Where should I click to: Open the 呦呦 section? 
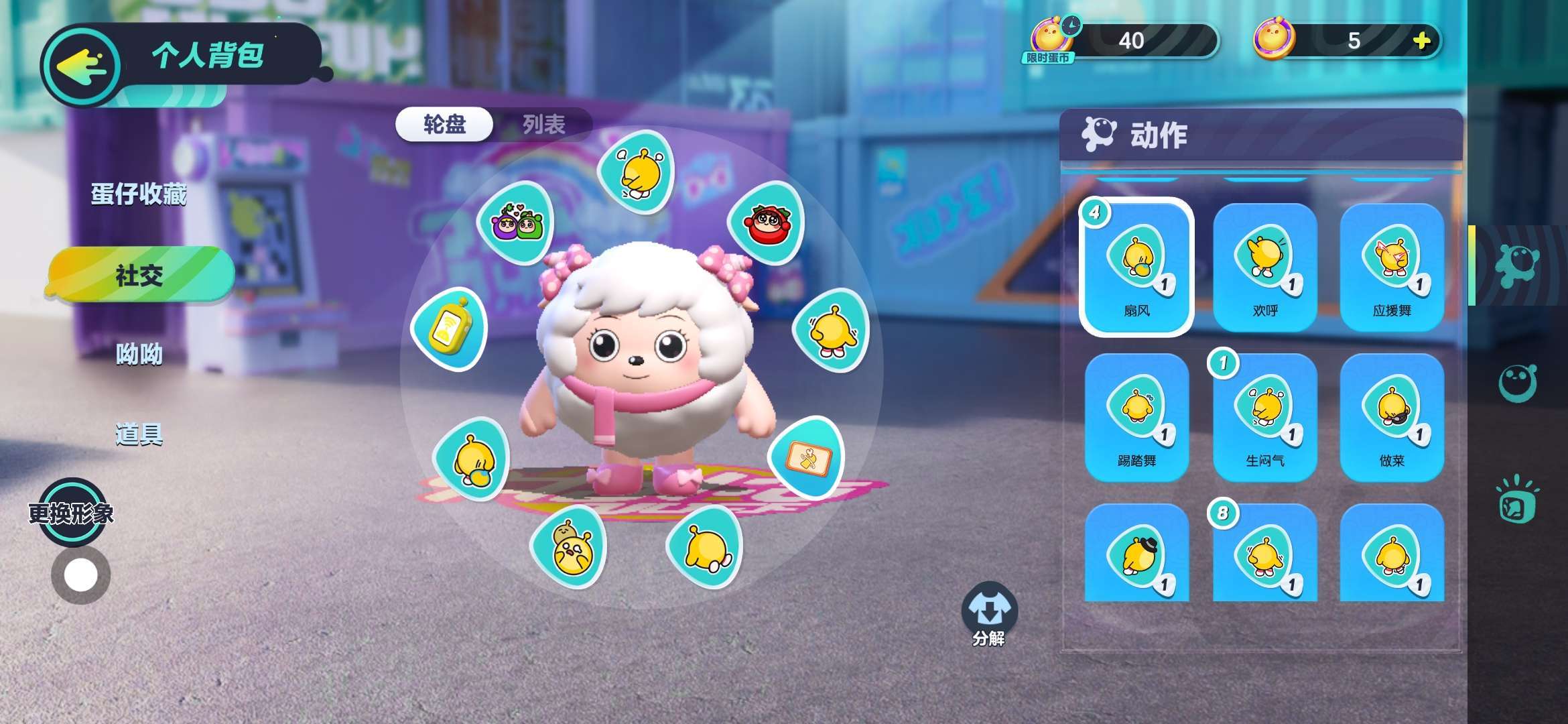[x=139, y=354]
